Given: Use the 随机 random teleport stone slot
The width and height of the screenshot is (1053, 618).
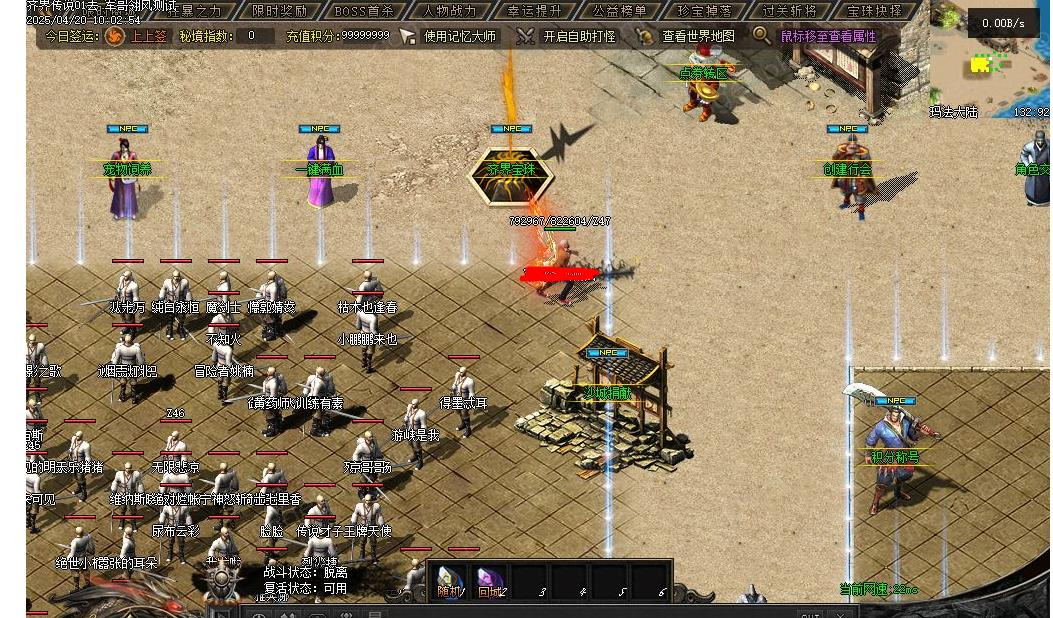Looking at the screenshot, I should [450, 581].
